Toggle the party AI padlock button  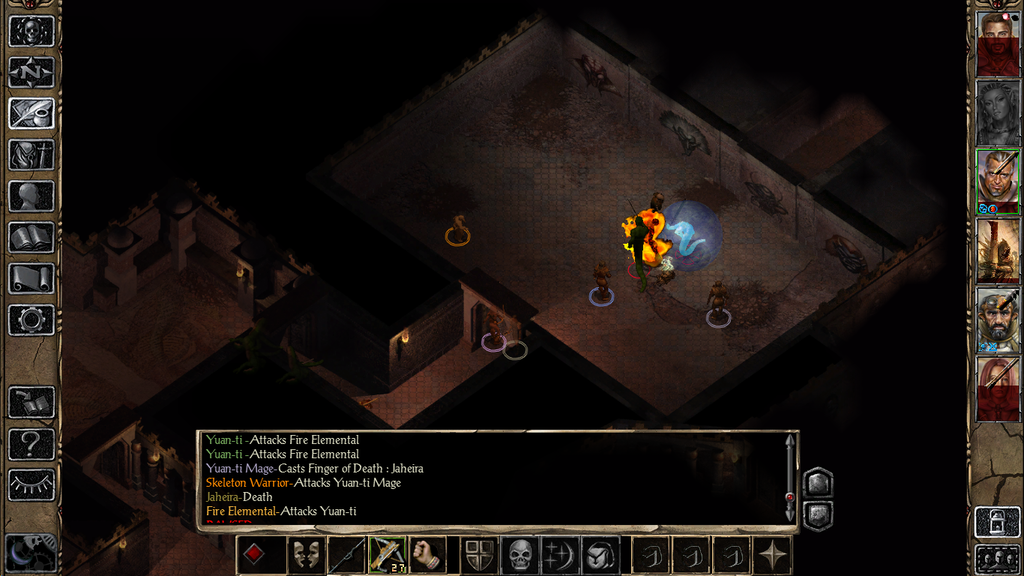(997, 522)
